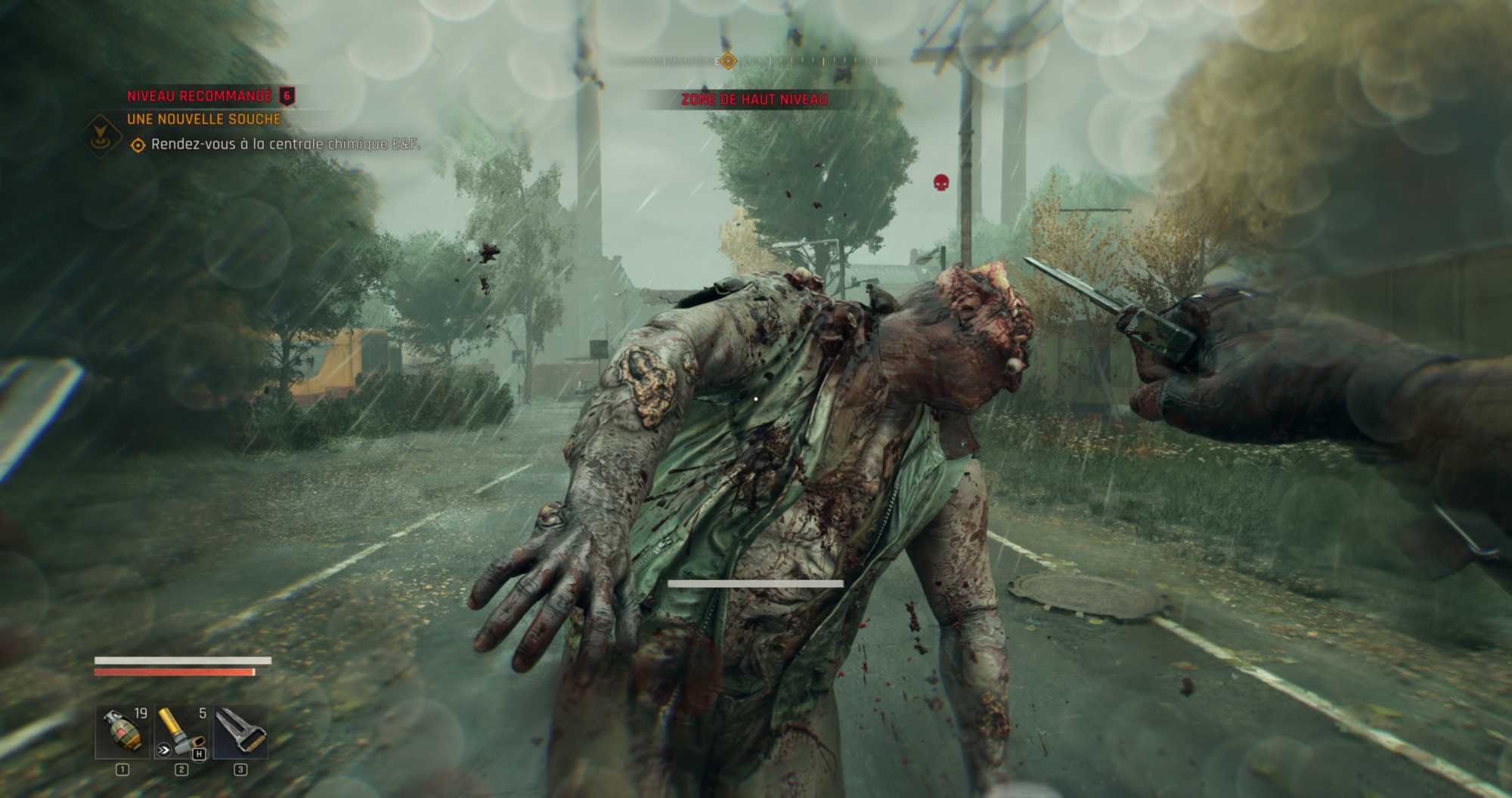
Task: Click the 'Rendez-vous à la centrale chimique' objective
Action: click(285, 144)
